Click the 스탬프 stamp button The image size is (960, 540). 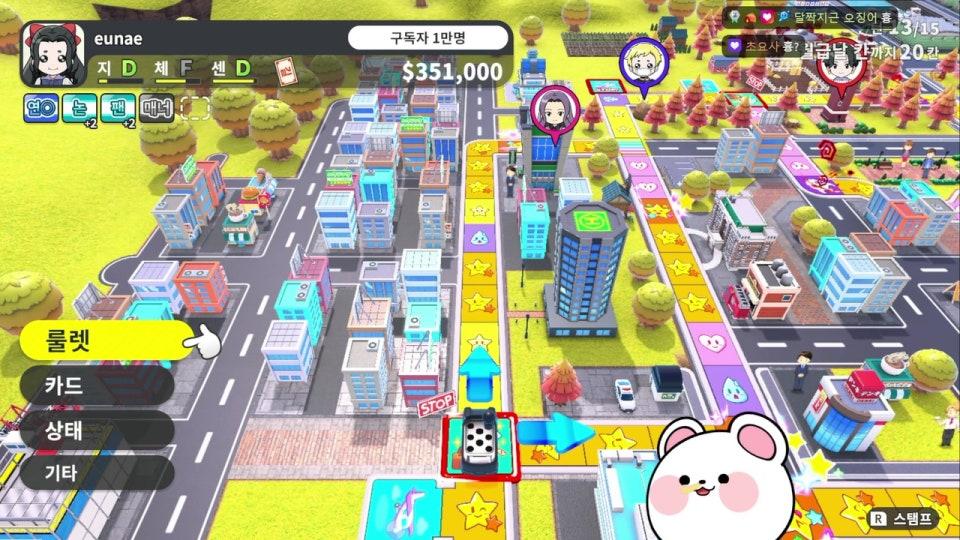click(901, 519)
